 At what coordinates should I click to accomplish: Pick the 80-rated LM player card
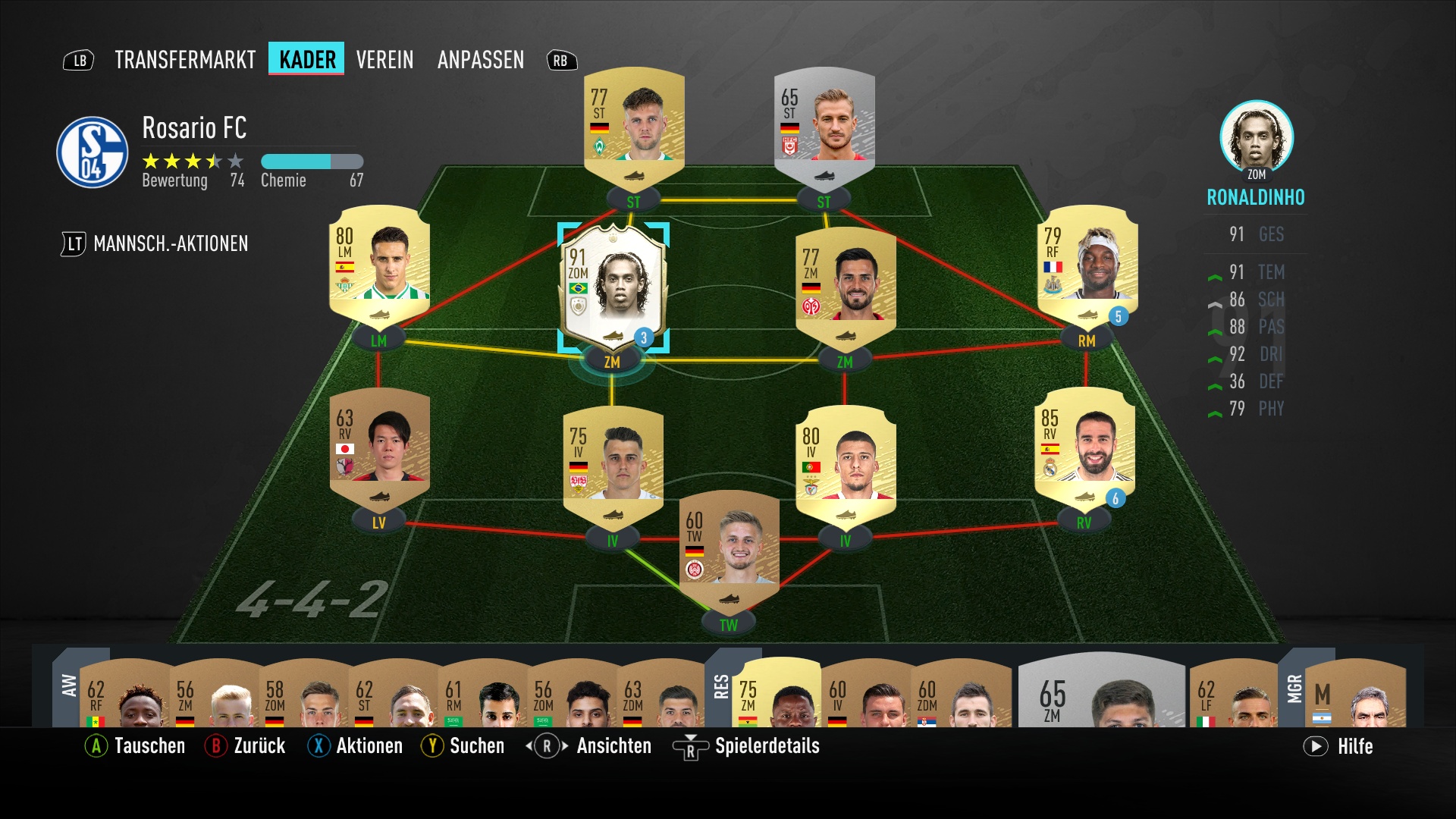379,265
